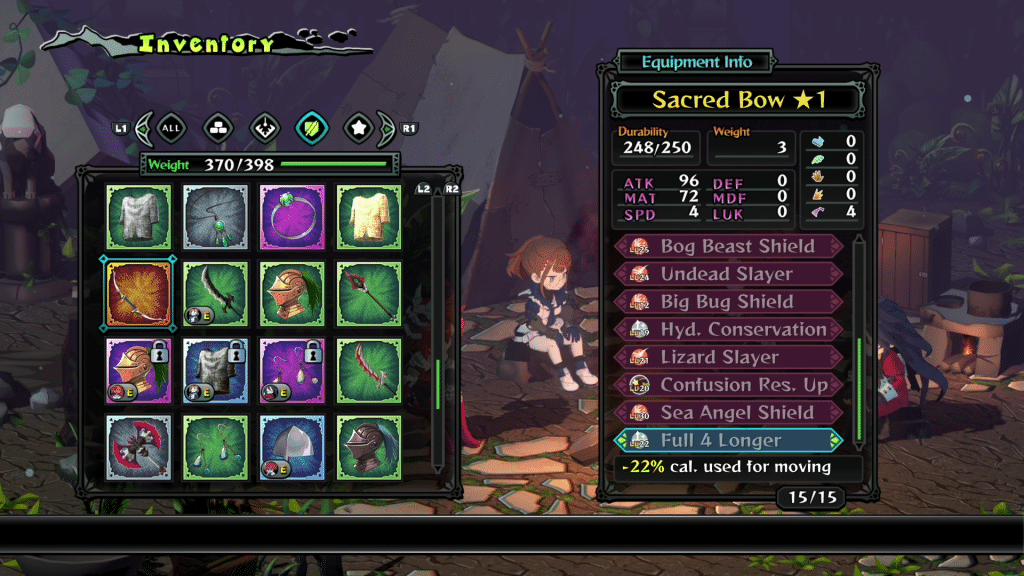Switch to the equipment shield category tab
The width and height of the screenshot is (1024, 576).
click(x=311, y=128)
